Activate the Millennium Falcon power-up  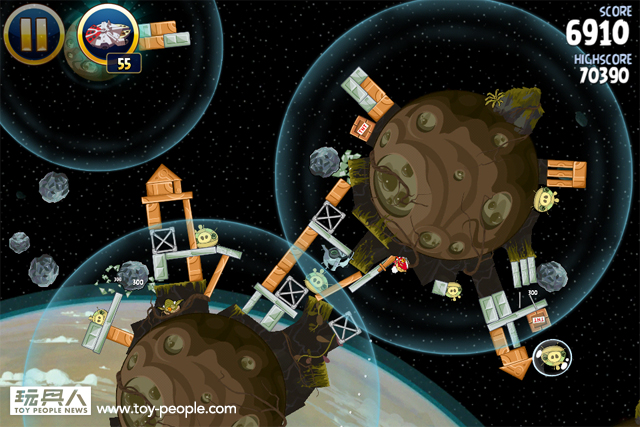pyautogui.click(x=107, y=34)
